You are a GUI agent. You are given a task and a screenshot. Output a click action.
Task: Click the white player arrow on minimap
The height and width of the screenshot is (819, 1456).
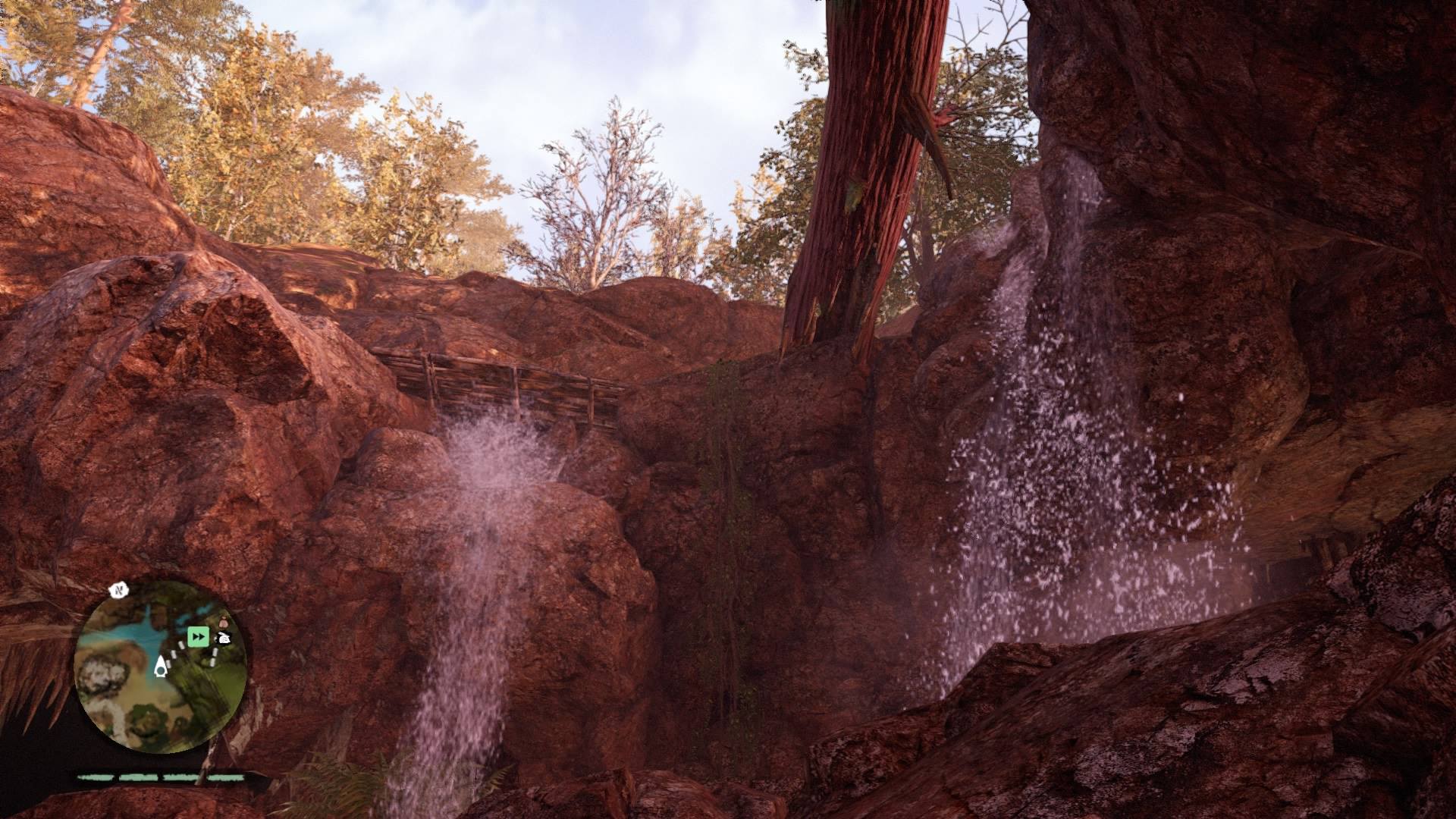tap(161, 669)
